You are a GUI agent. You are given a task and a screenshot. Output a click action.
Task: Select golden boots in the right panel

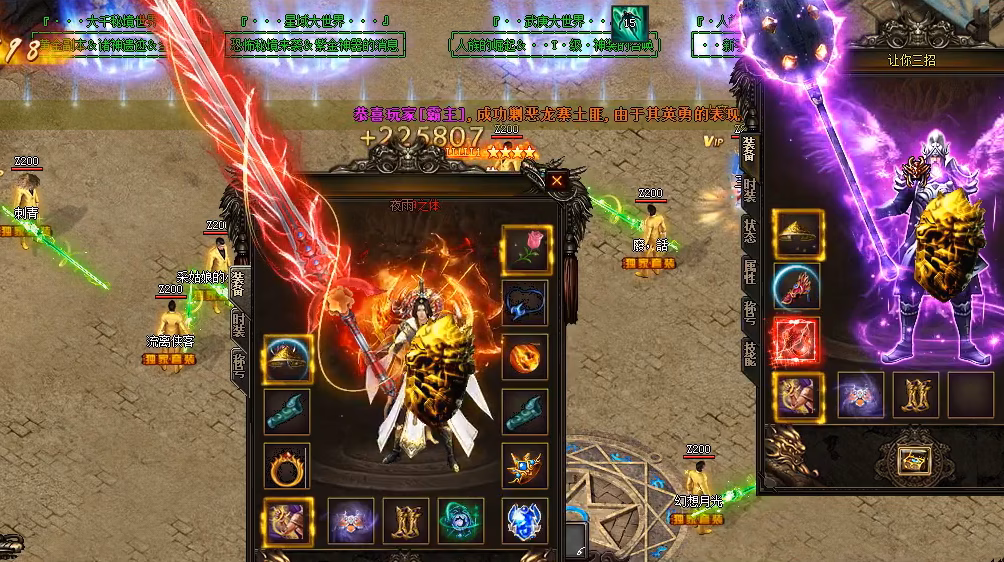point(915,395)
